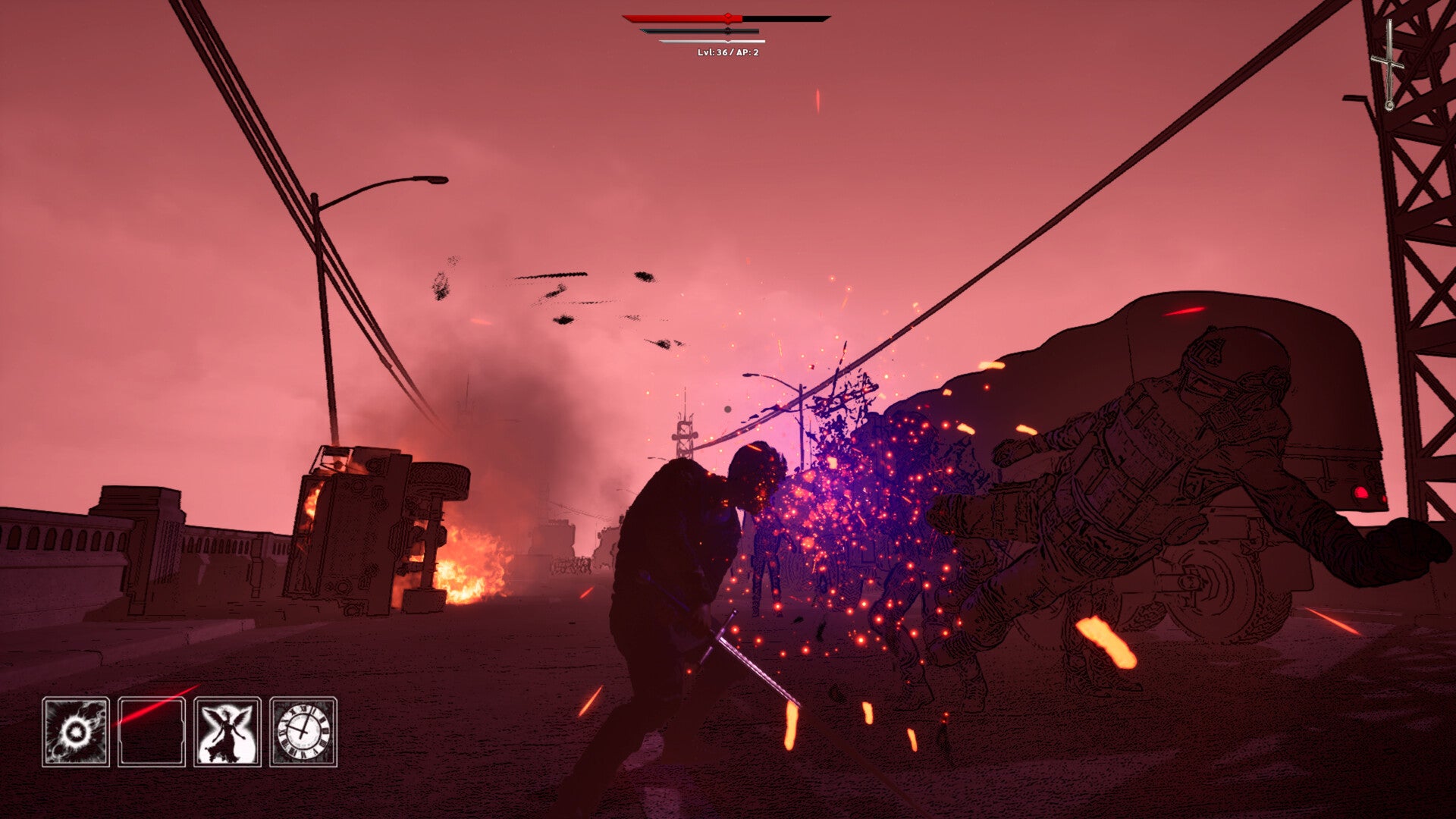1456x819 pixels.
Task: Activate the glowing eclipse ring ability
Action: click(x=76, y=732)
